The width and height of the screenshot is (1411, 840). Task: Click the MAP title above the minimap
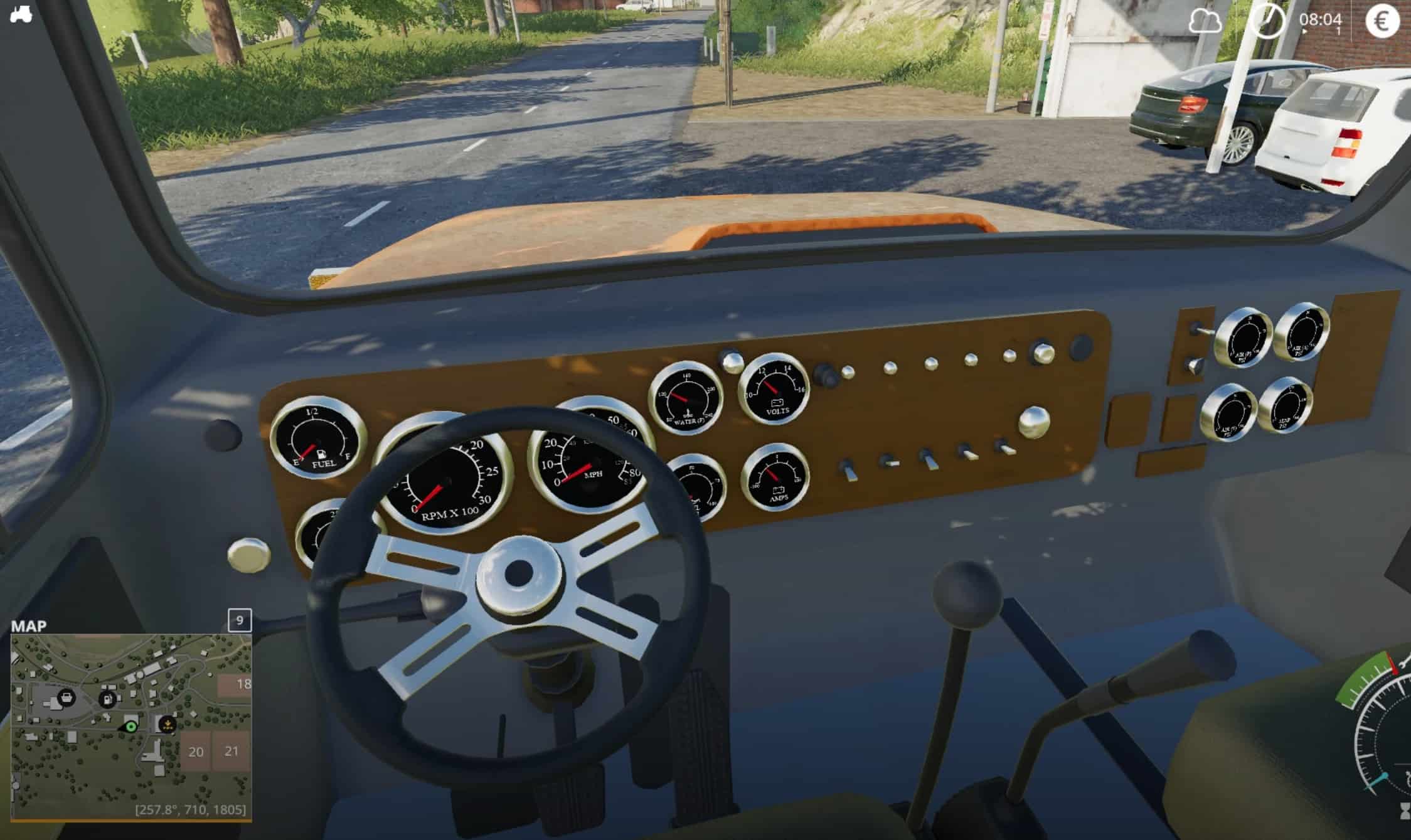pos(29,626)
